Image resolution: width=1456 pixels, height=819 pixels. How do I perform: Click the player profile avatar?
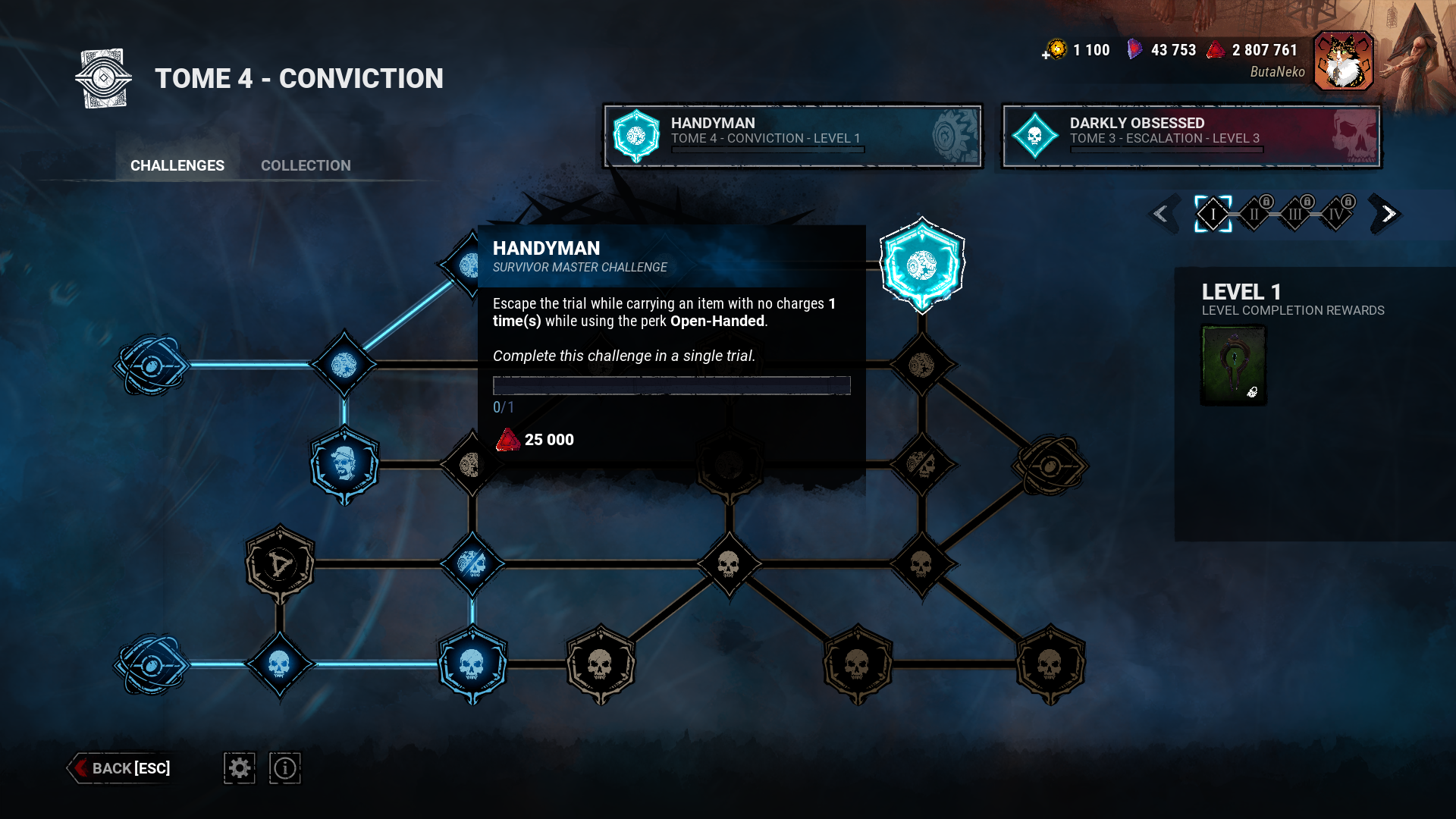pos(1343,61)
